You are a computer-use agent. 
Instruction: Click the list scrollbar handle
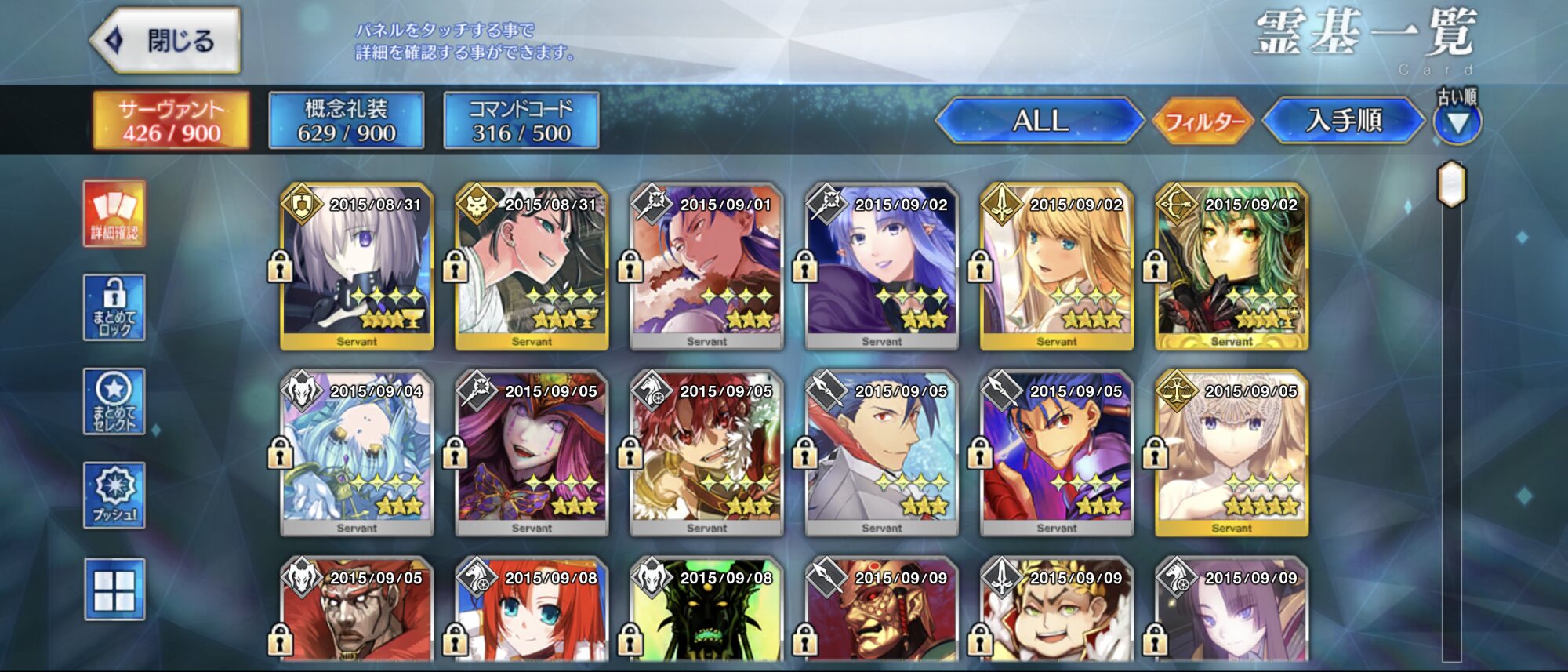coord(1451,185)
